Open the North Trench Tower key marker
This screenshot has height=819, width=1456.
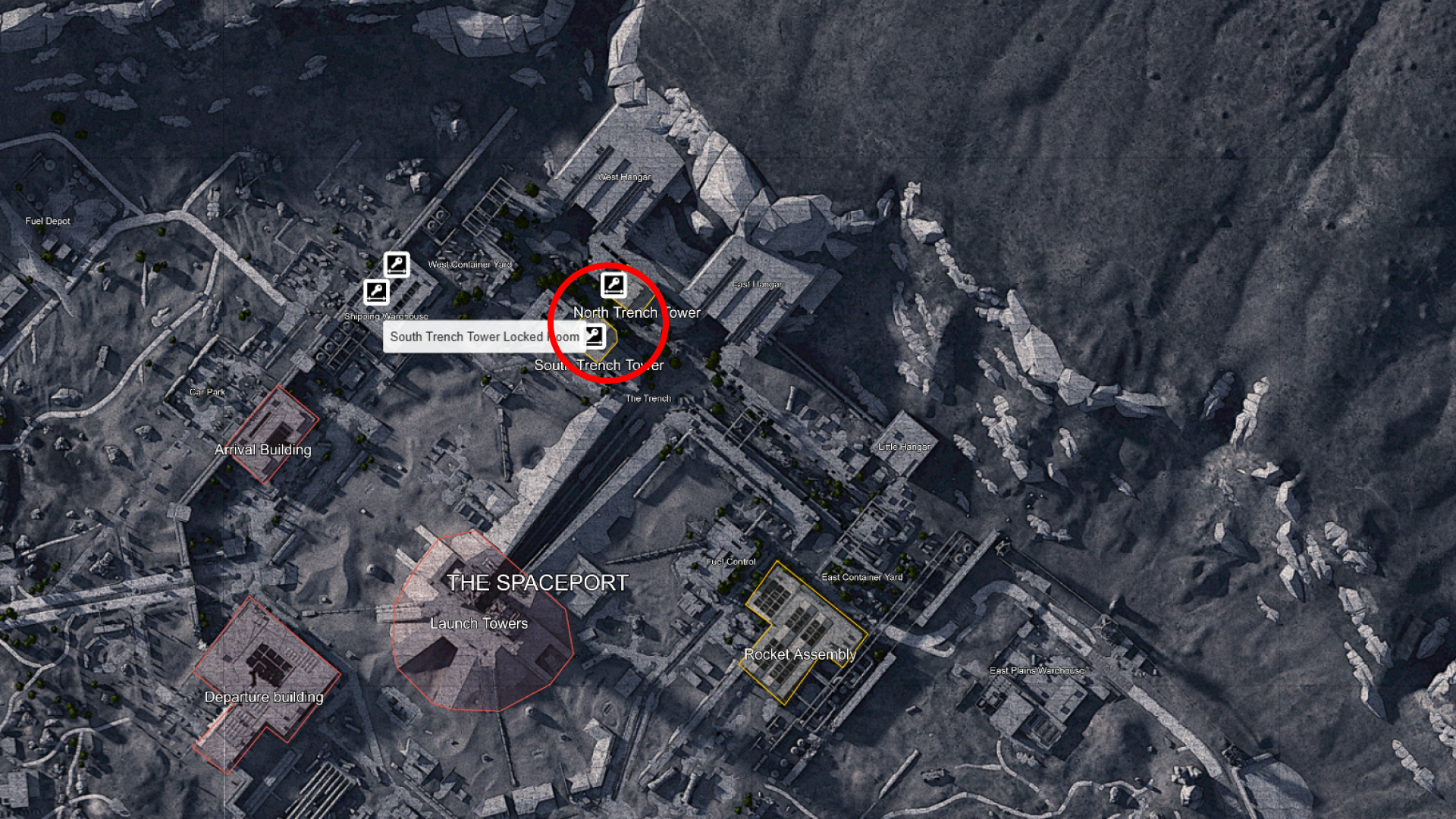[615, 284]
